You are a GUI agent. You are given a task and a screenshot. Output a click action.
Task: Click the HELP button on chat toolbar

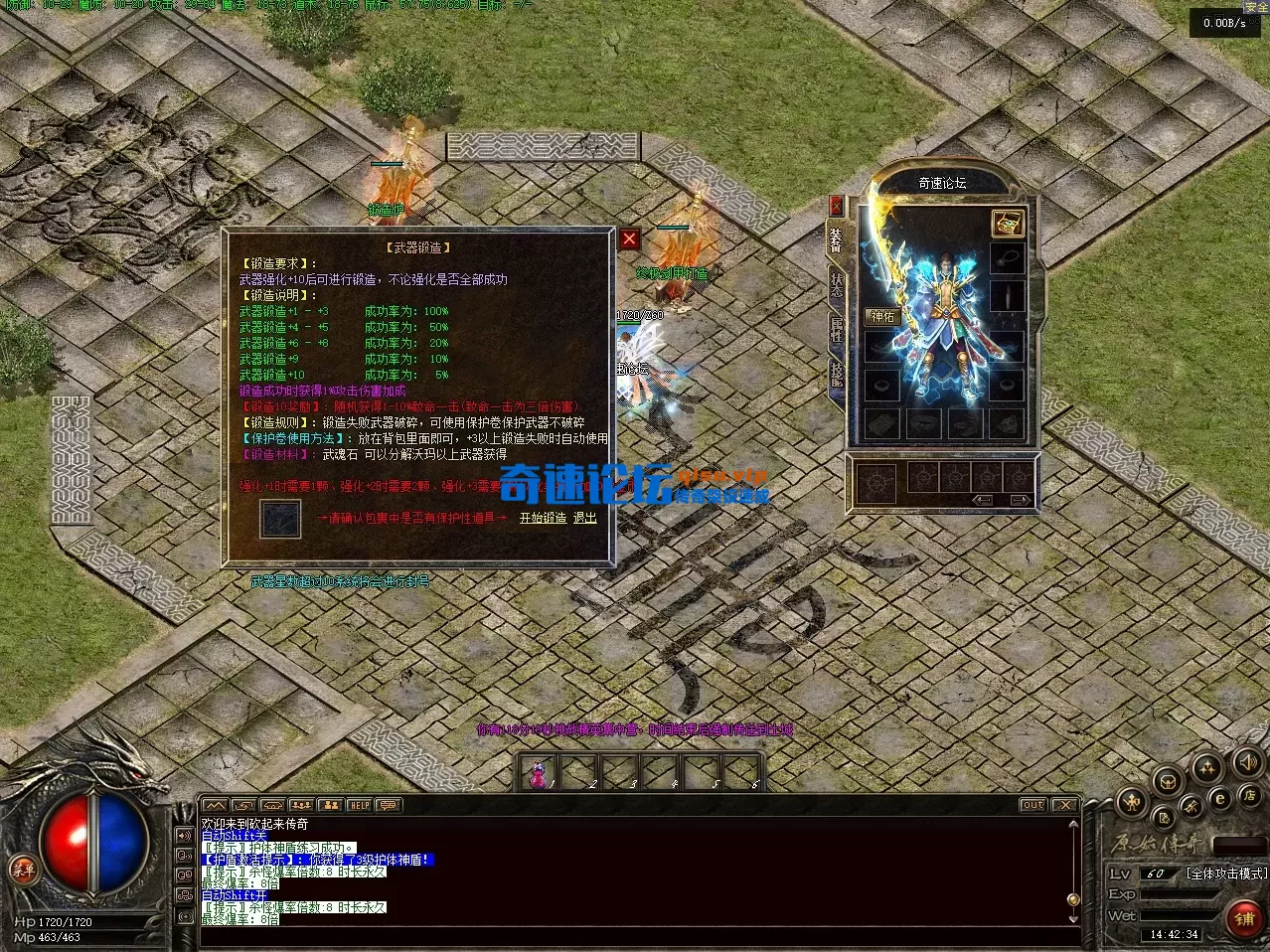point(359,805)
